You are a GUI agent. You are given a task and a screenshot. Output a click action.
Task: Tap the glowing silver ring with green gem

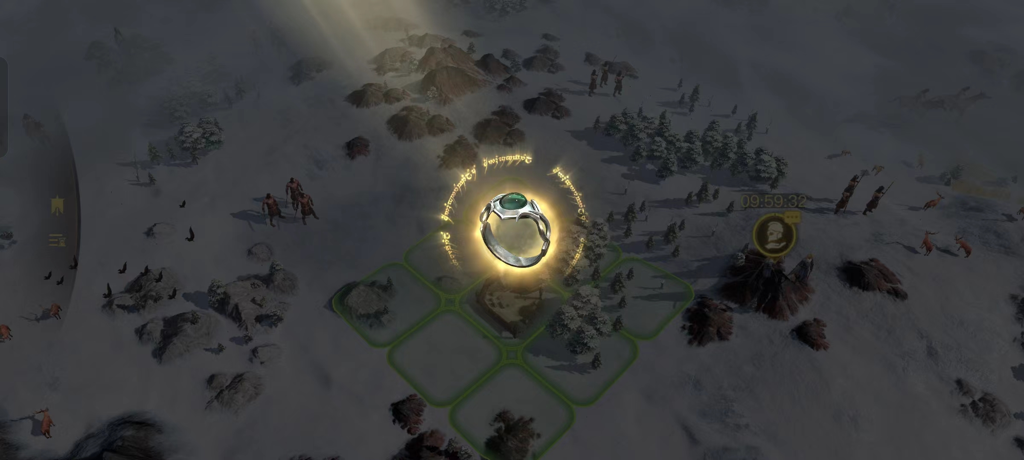pyautogui.click(x=515, y=227)
